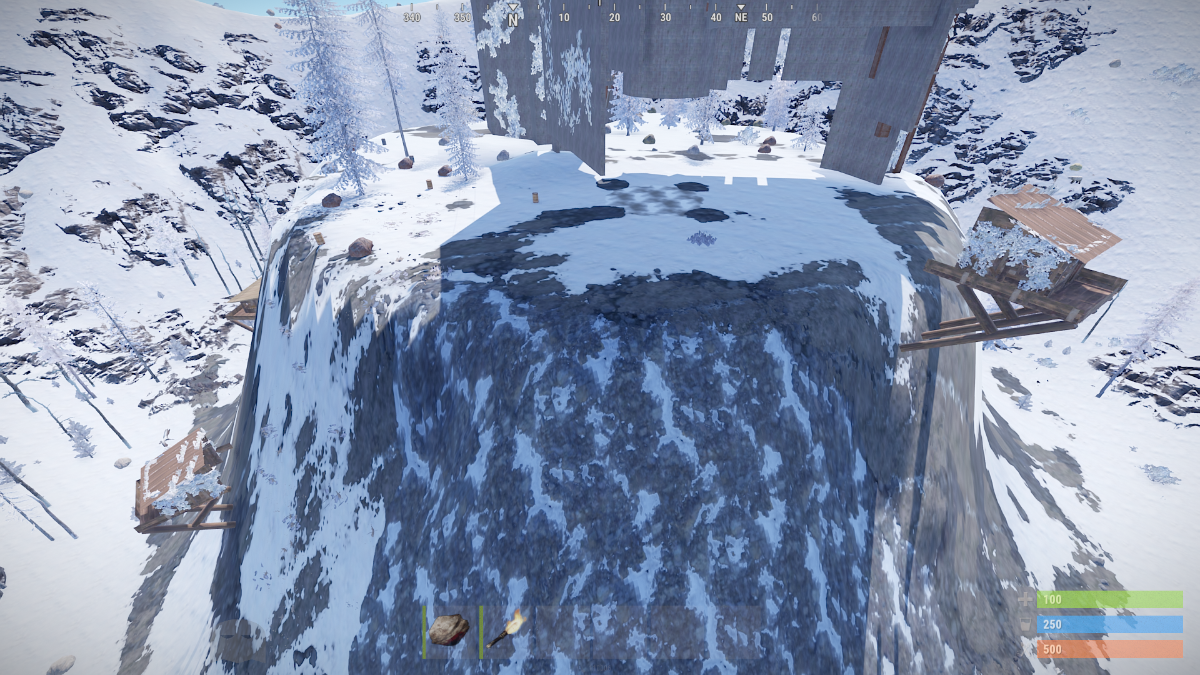Select the rock in the hotbar
This screenshot has width=1200, height=675.
(449, 630)
